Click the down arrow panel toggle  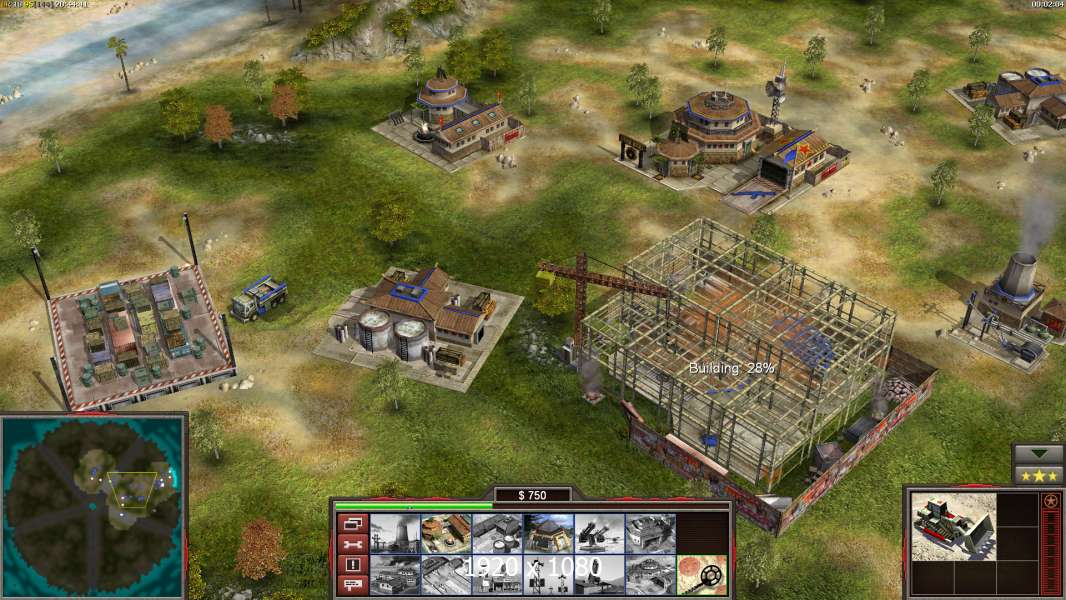pos(1038,454)
